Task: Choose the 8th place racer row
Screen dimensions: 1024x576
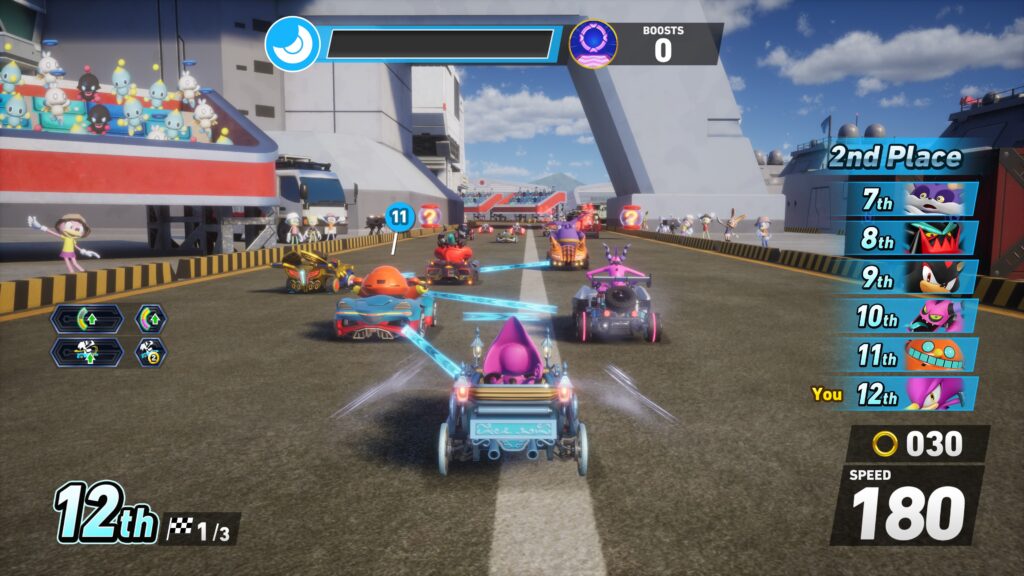Action: point(912,237)
